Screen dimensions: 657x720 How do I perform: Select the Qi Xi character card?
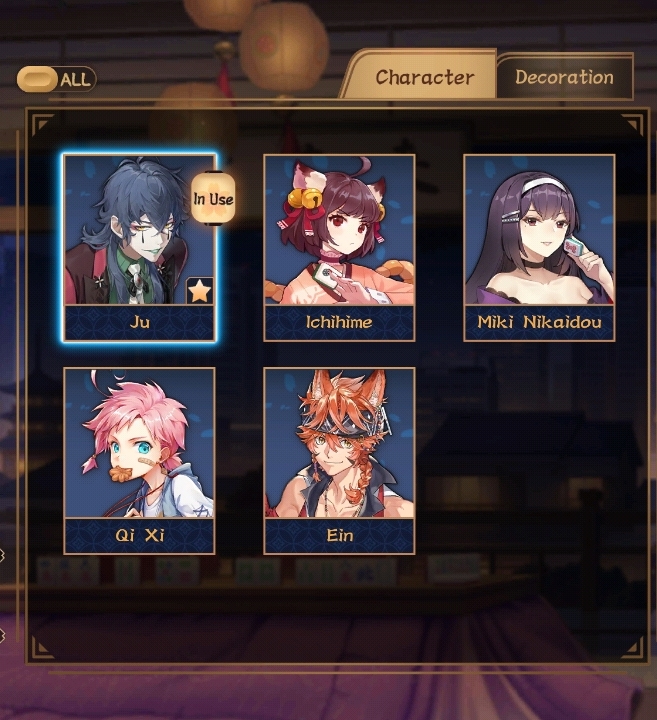(139, 458)
